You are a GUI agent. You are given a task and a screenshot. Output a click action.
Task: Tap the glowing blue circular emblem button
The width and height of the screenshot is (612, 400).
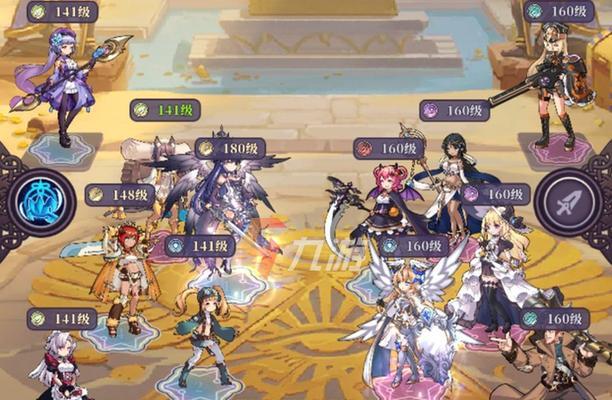(x=41, y=200)
